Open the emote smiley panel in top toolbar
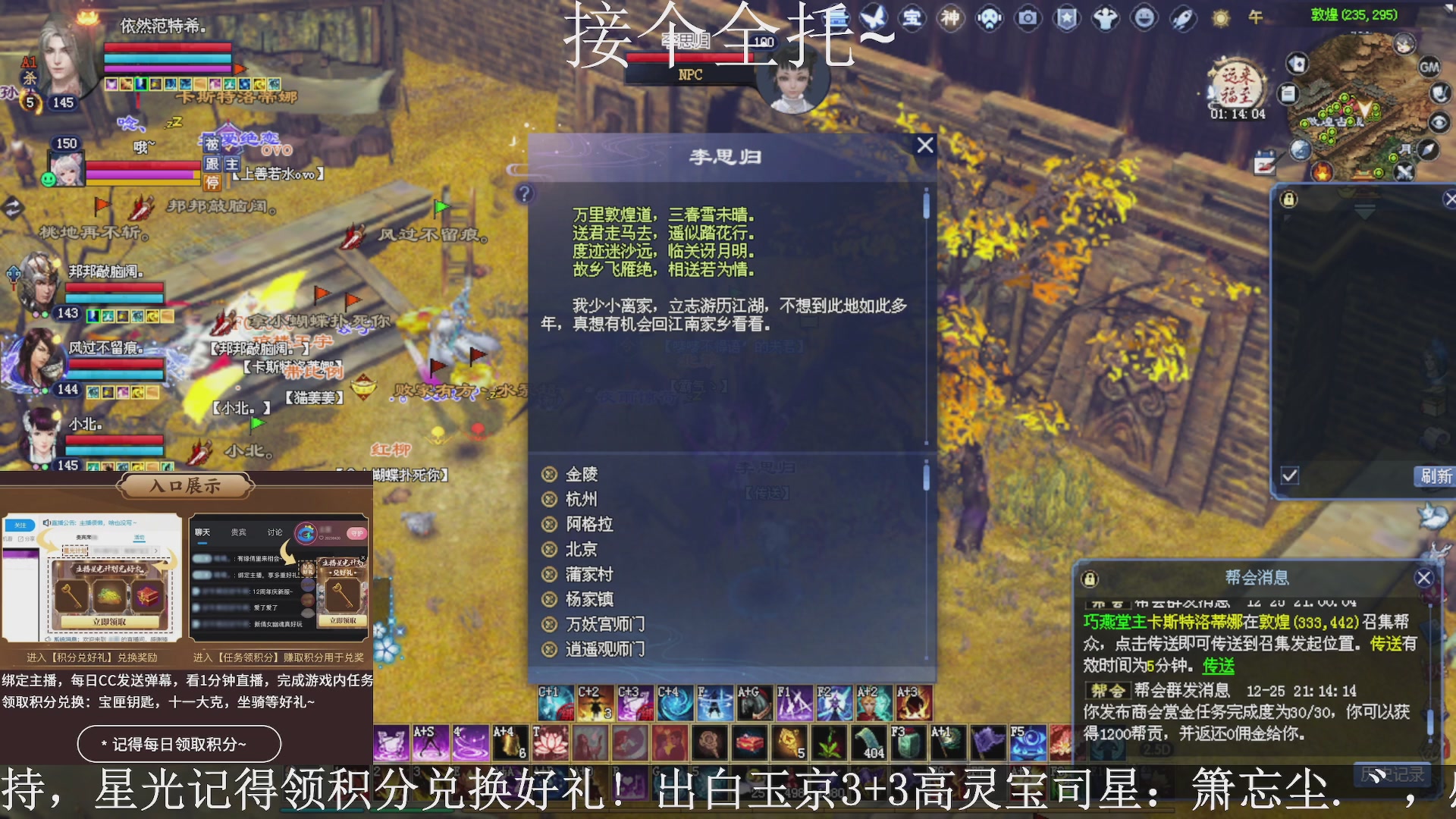Viewport: 1456px width, 819px height. pyautogui.click(x=1142, y=18)
